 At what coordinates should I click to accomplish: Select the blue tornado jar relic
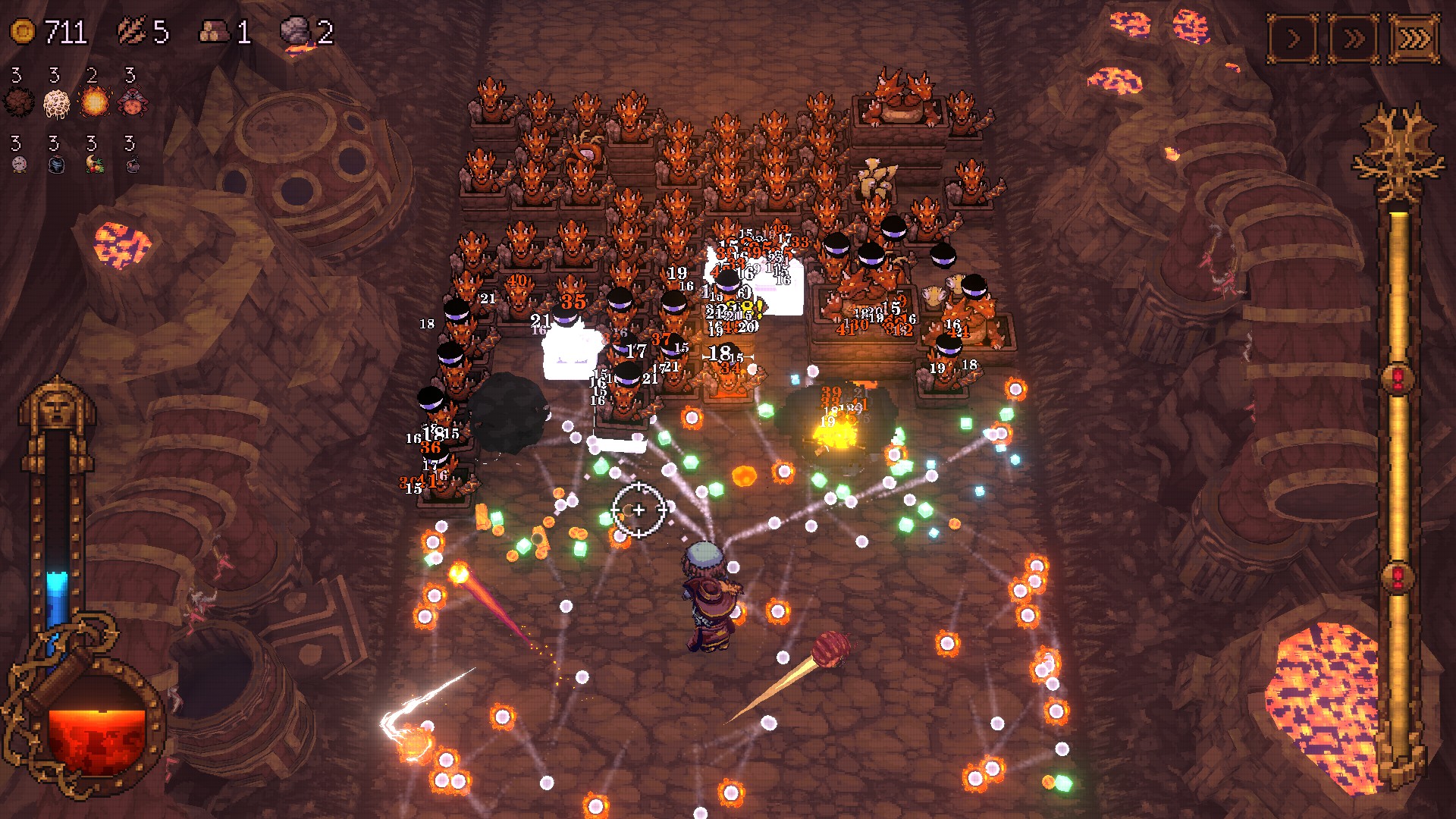(57, 164)
